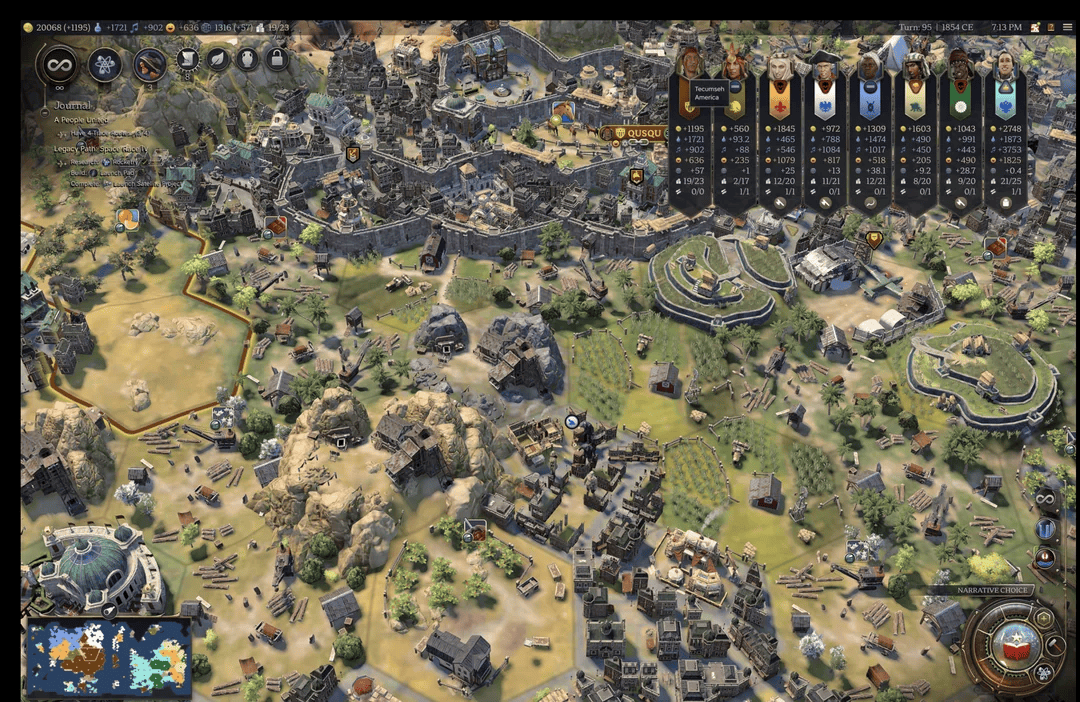1080x702 pixels.
Task: Open the great works vase icon
Action: (246, 60)
